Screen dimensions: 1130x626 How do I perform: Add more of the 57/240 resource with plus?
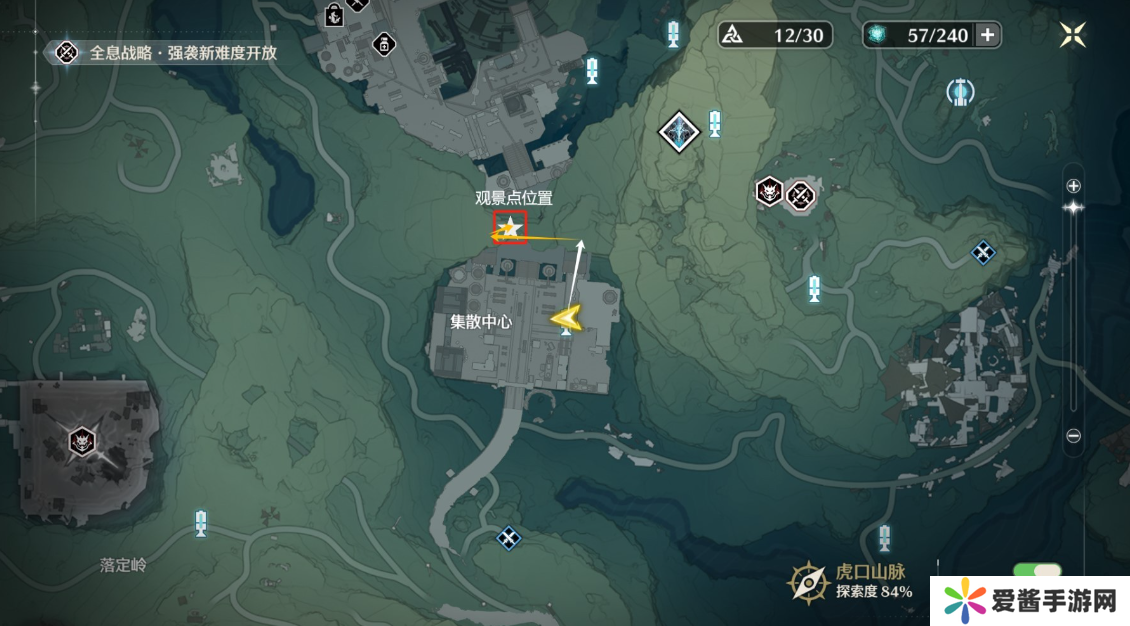tap(987, 35)
